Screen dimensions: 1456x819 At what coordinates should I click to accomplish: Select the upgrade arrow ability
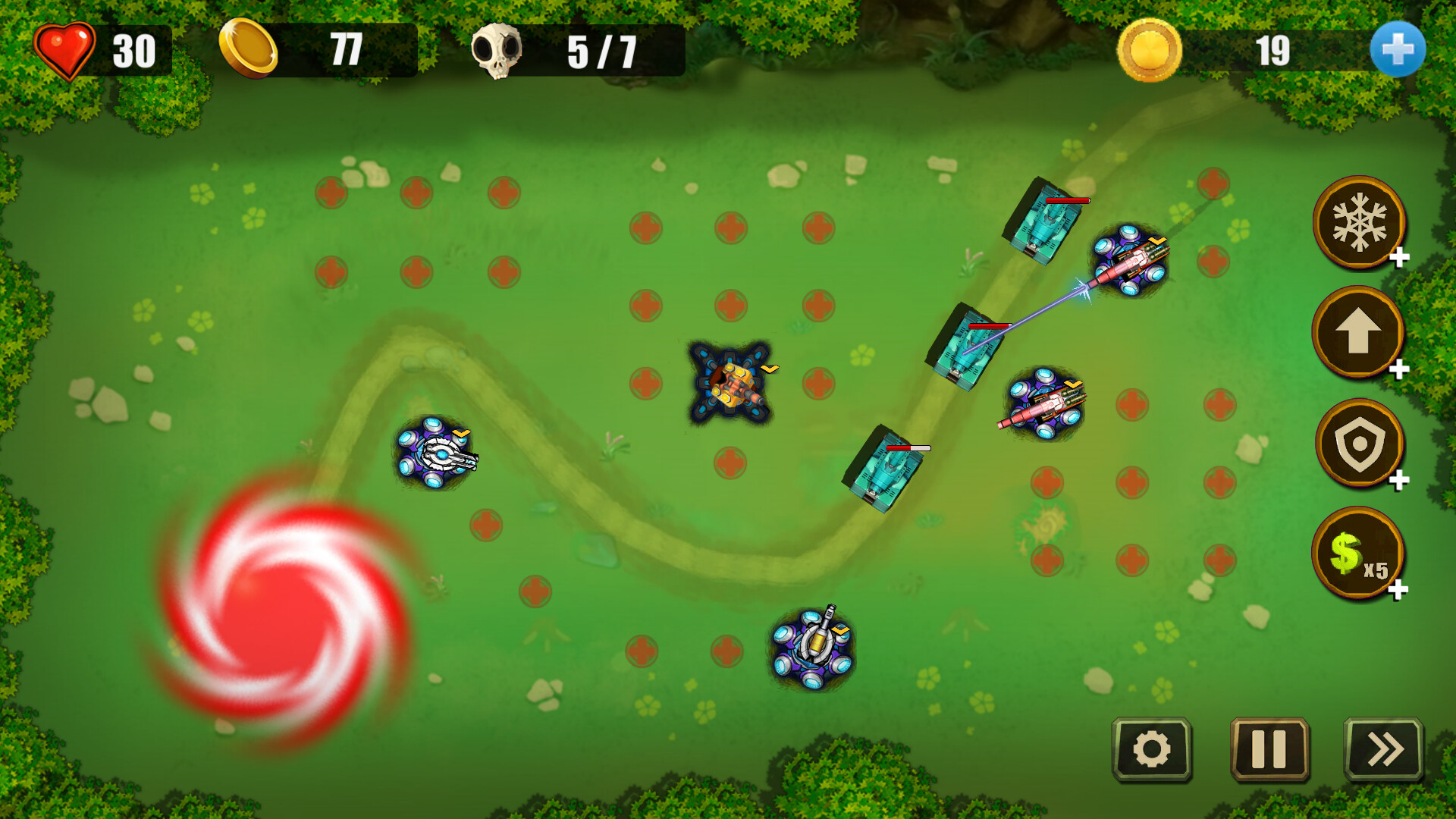click(x=1358, y=332)
